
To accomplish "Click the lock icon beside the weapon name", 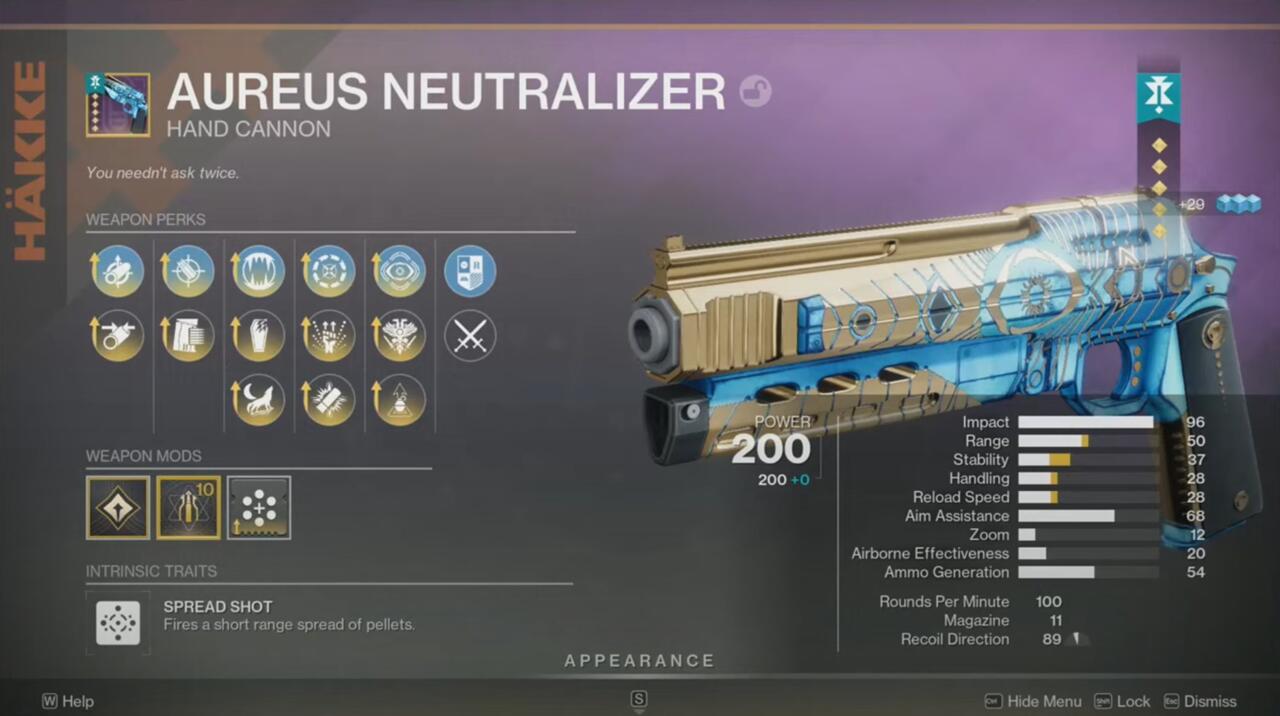I will (755, 93).
